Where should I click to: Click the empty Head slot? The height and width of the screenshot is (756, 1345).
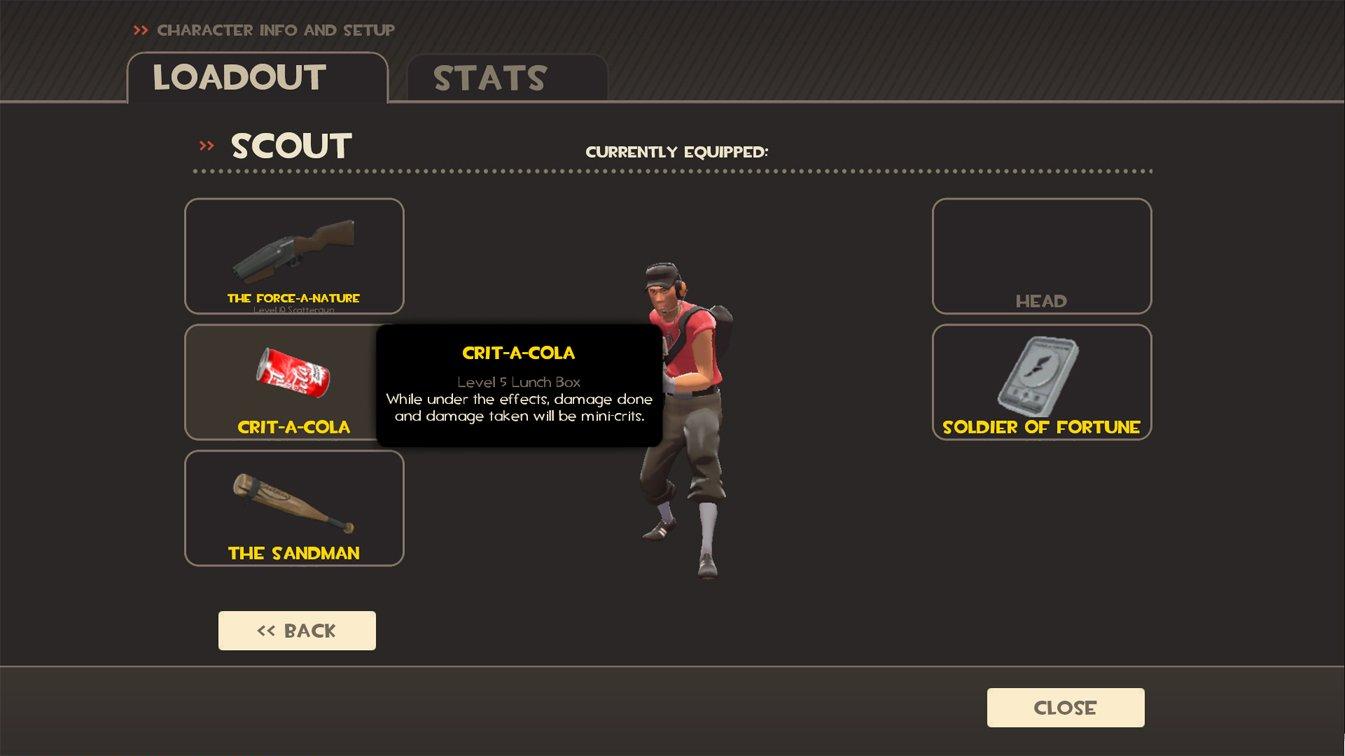pyautogui.click(x=1041, y=256)
